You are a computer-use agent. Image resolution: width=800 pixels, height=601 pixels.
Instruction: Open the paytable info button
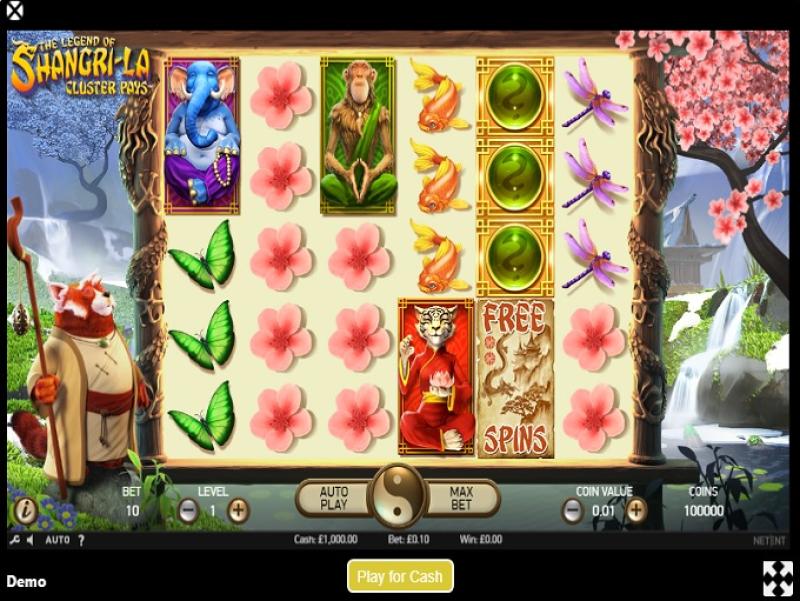25,511
